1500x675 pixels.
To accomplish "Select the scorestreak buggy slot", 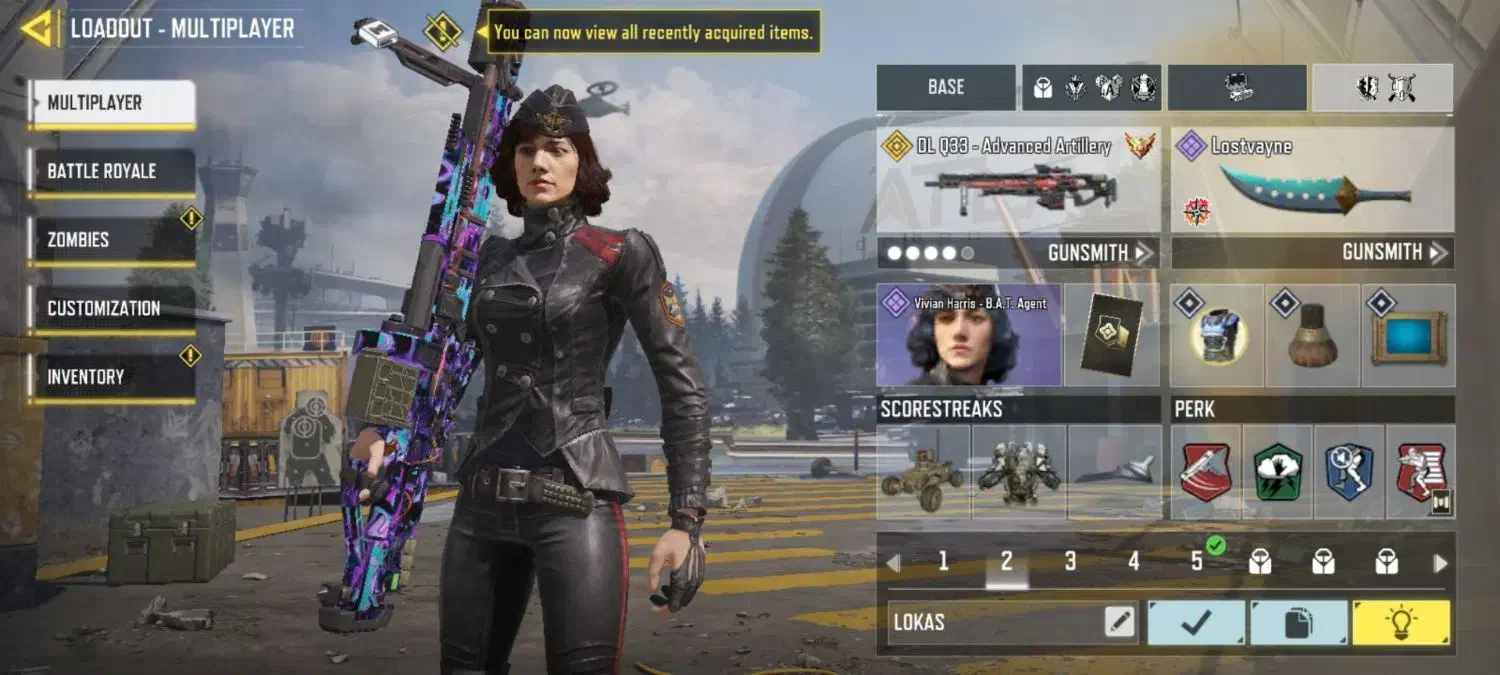I will tap(922, 472).
